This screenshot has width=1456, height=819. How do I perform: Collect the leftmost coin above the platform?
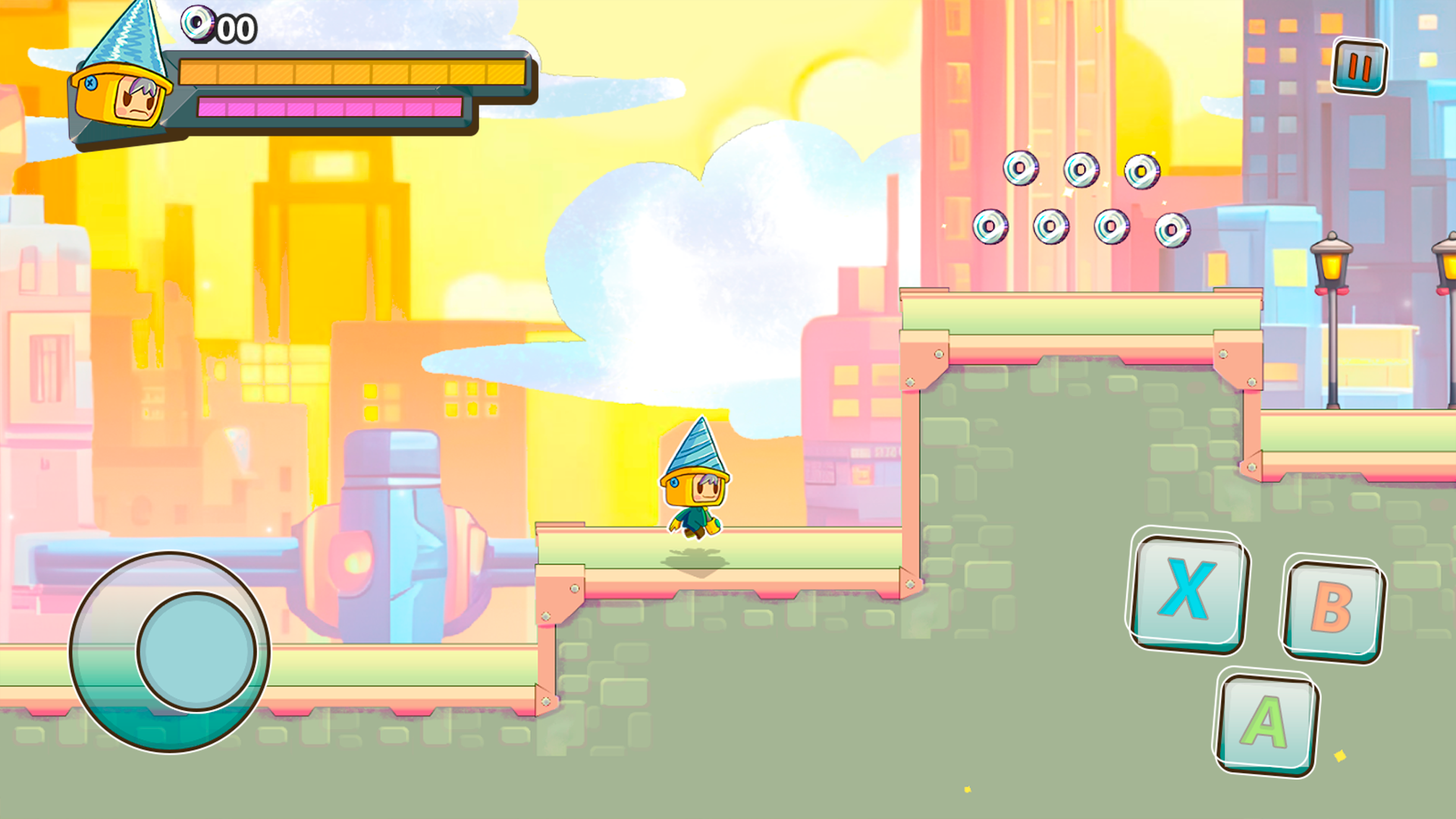point(990,227)
